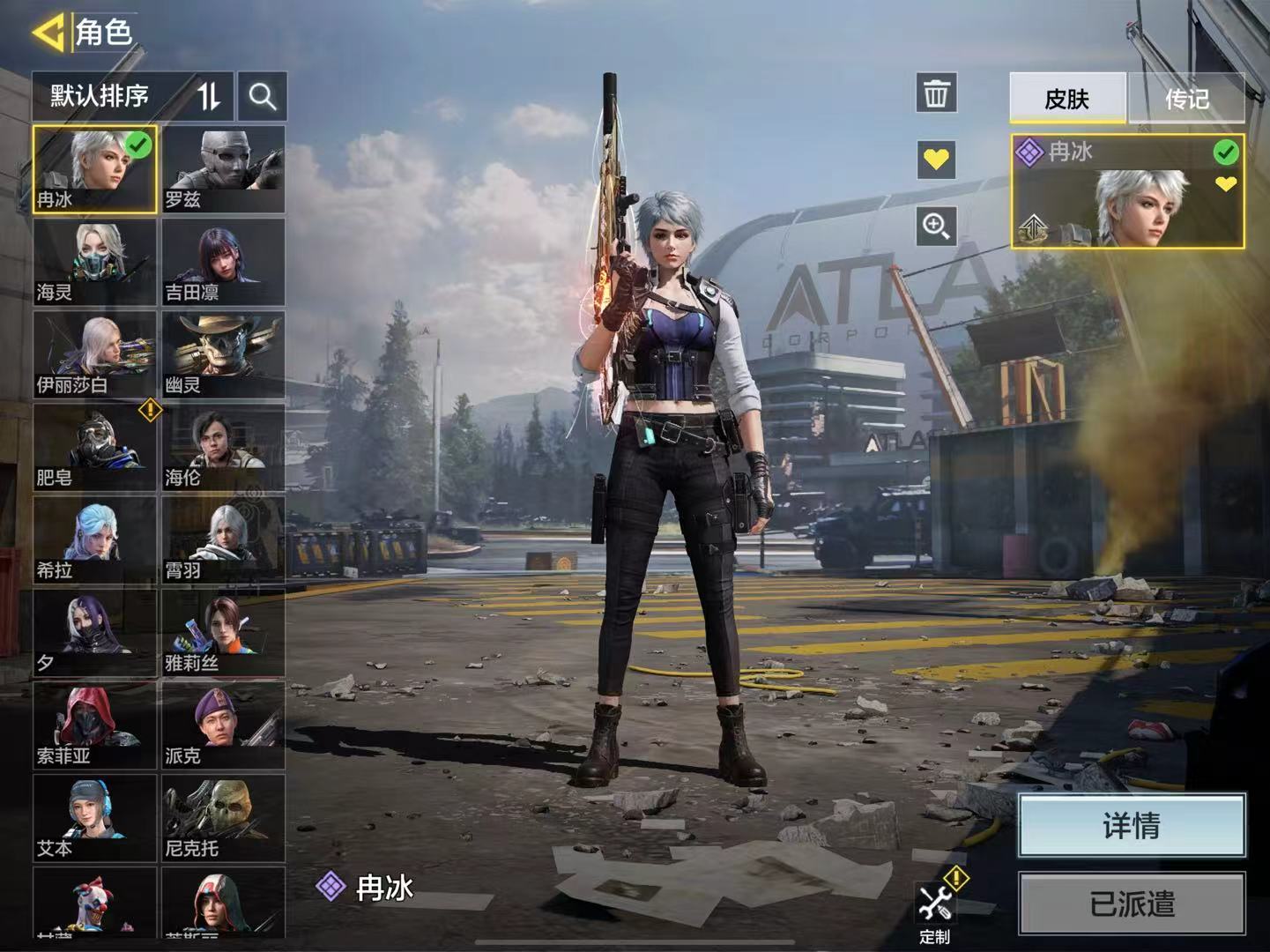This screenshot has width=1270, height=952.
Task: Pick the 索菲亚 character tile
Action: pos(95,725)
